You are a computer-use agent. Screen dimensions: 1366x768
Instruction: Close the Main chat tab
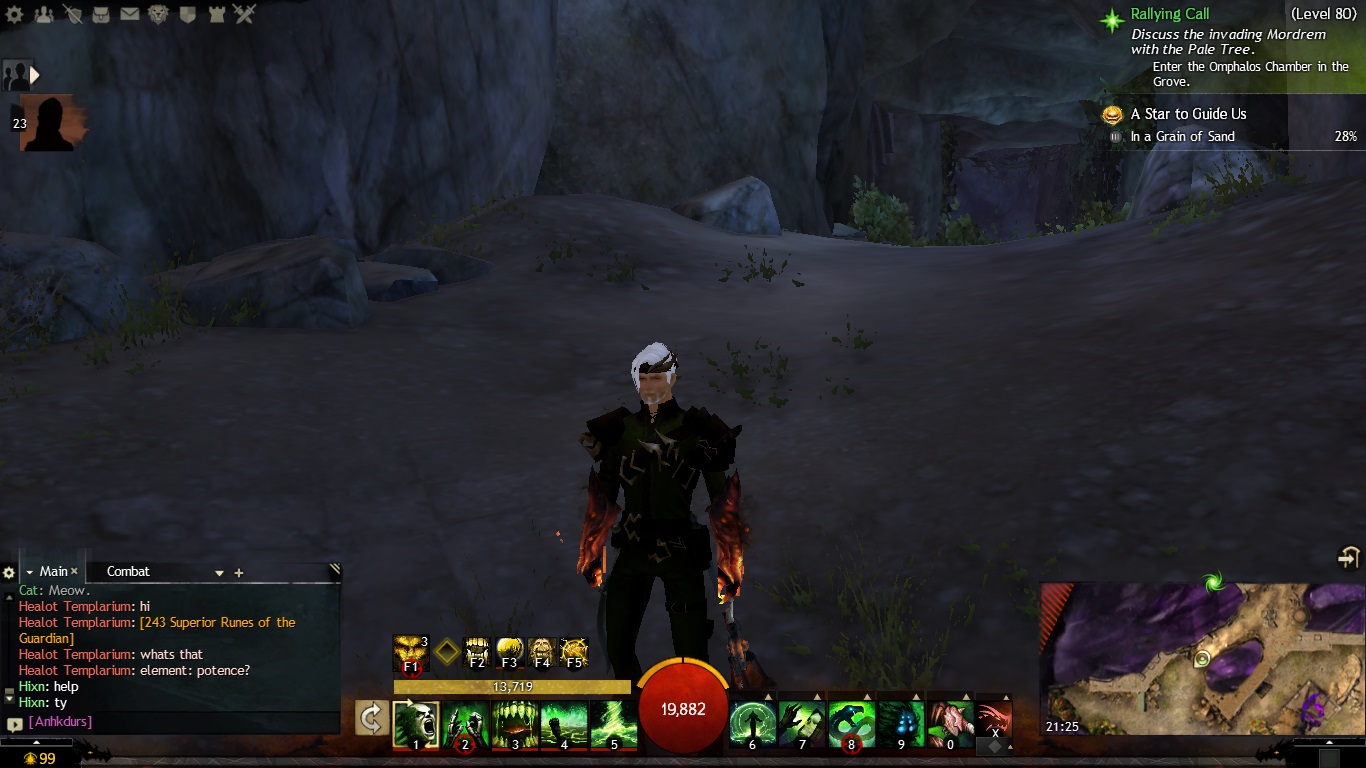[x=74, y=572]
